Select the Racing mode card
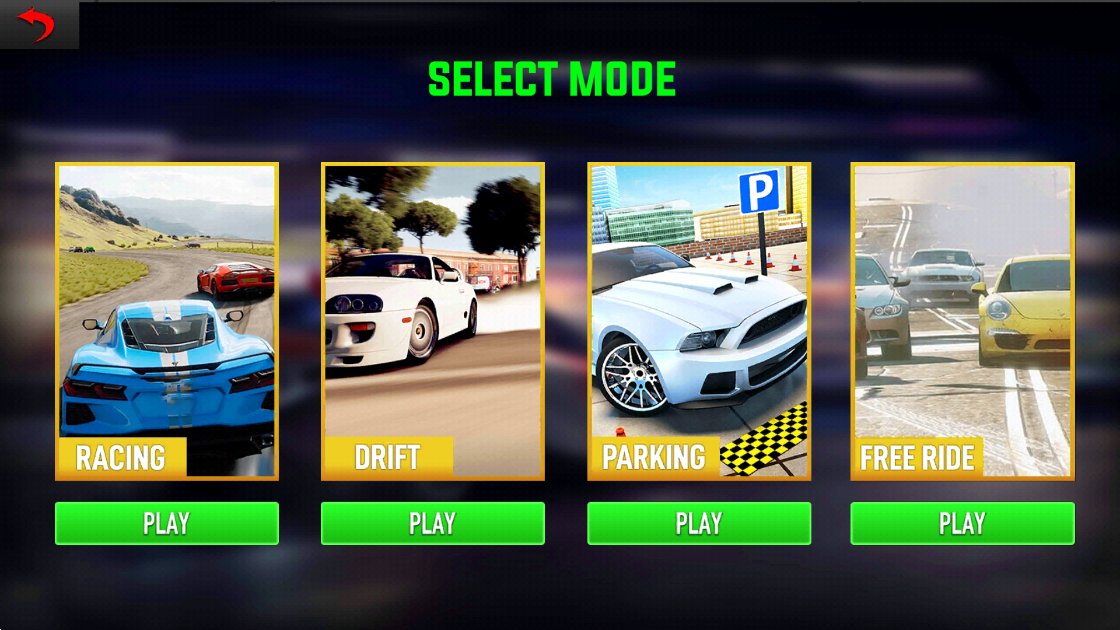Screen dimensions: 1120x630 (x=167, y=321)
